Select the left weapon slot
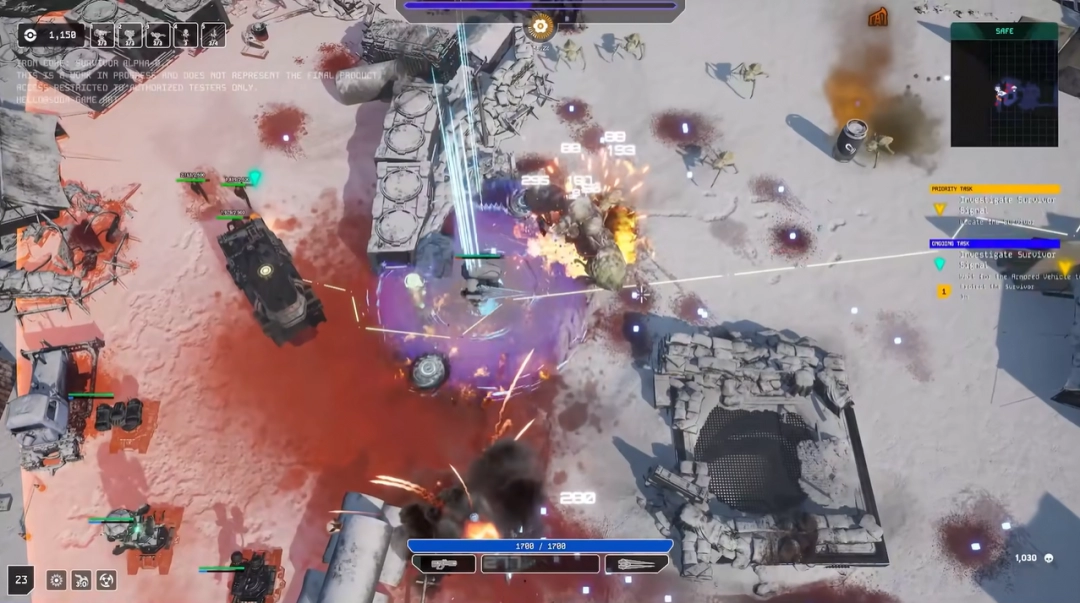This screenshot has width=1080, height=603. pos(443,564)
